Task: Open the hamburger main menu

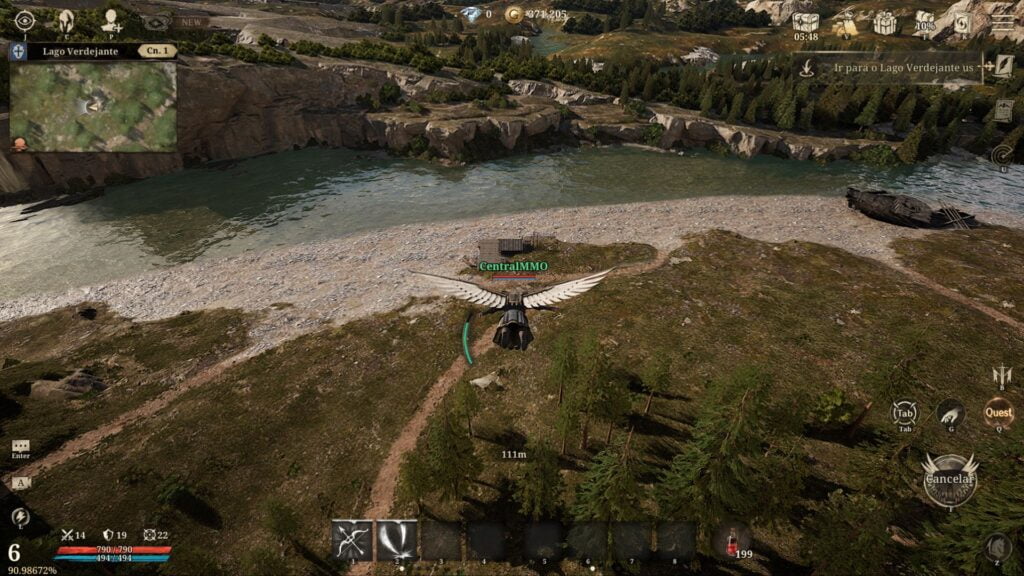Action: coord(1002,22)
